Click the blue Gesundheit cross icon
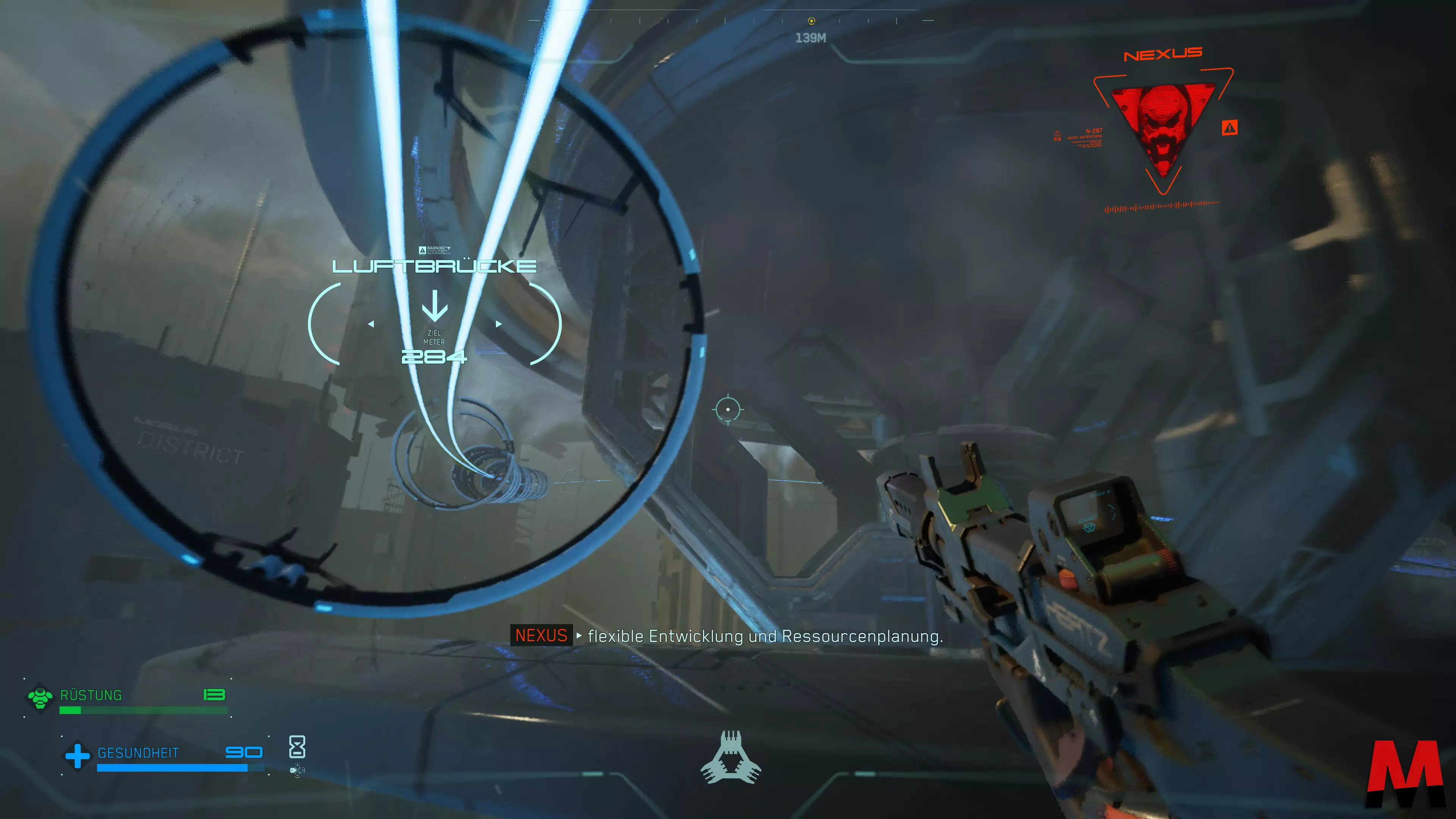 (x=77, y=755)
